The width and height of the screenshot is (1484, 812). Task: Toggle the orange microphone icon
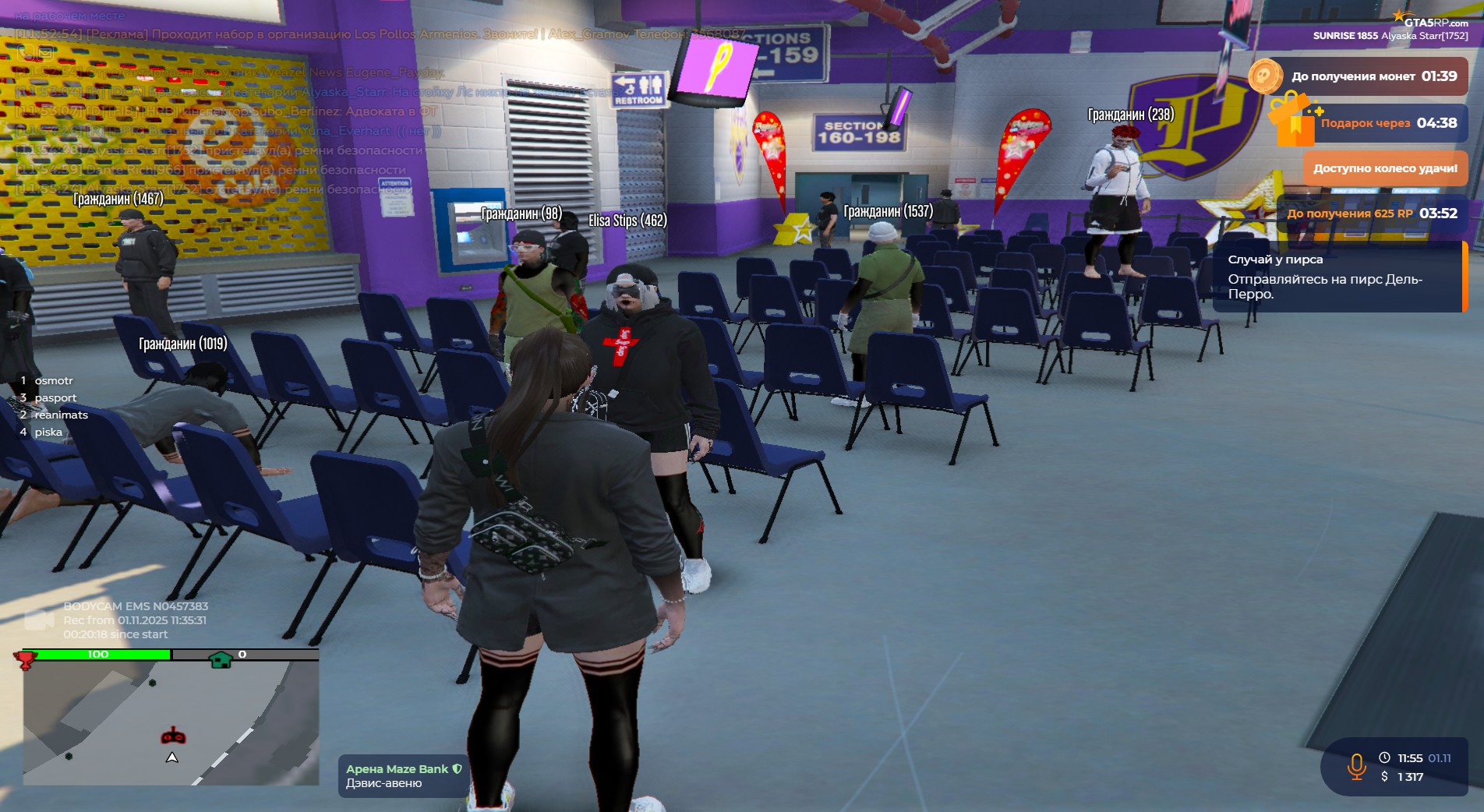coord(1356,767)
